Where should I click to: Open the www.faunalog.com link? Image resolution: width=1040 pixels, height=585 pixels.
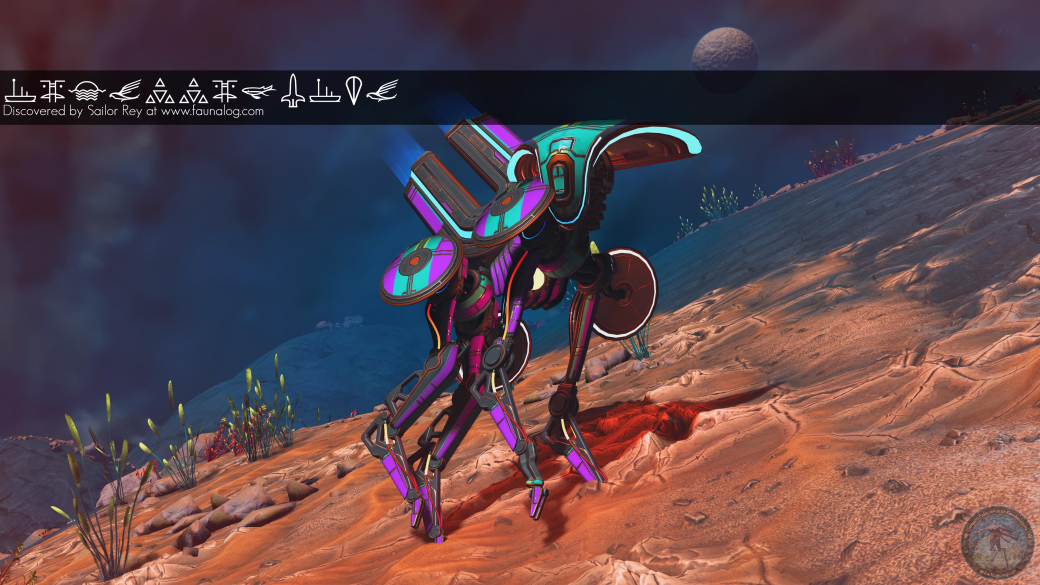(212, 112)
